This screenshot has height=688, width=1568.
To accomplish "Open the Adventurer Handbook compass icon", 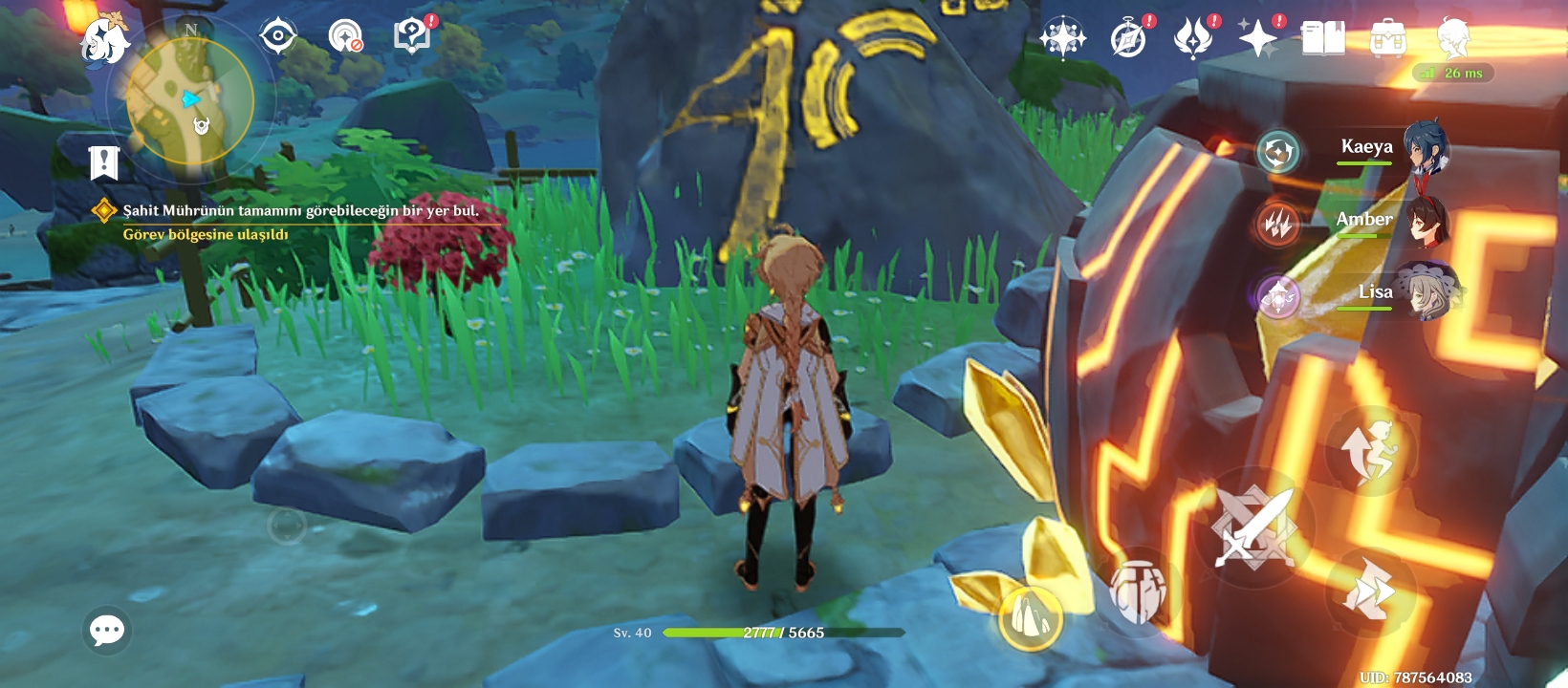I will [x=1128, y=39].
